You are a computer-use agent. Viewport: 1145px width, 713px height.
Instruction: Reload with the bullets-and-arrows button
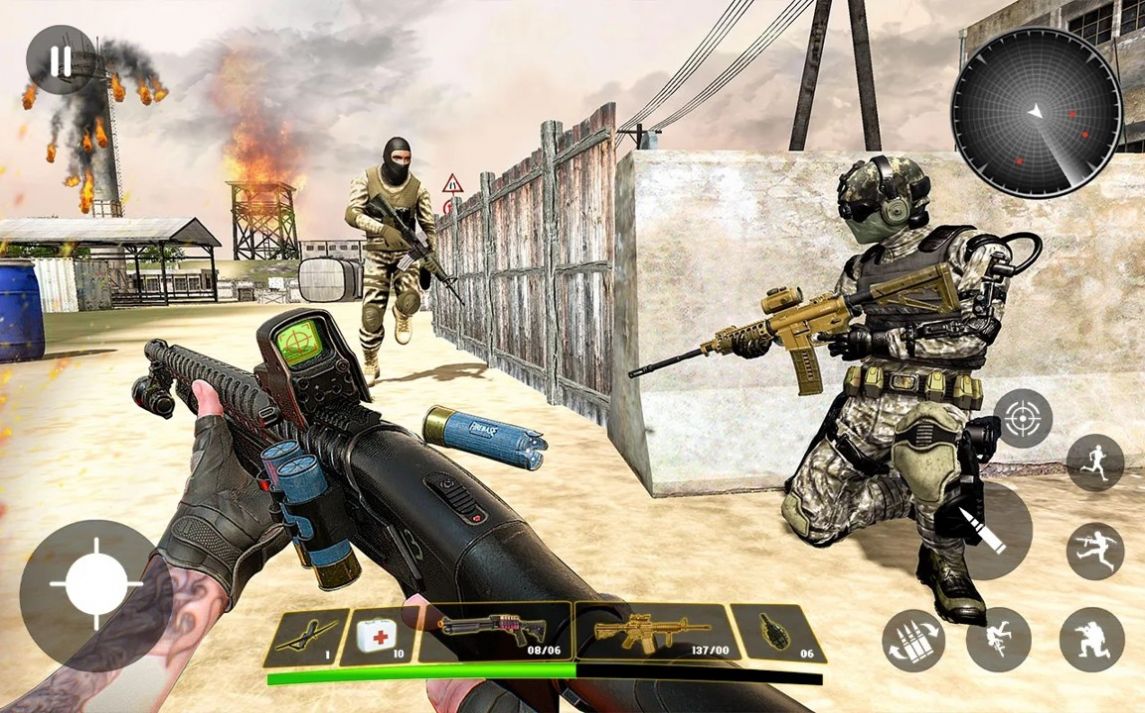[914, 639]
